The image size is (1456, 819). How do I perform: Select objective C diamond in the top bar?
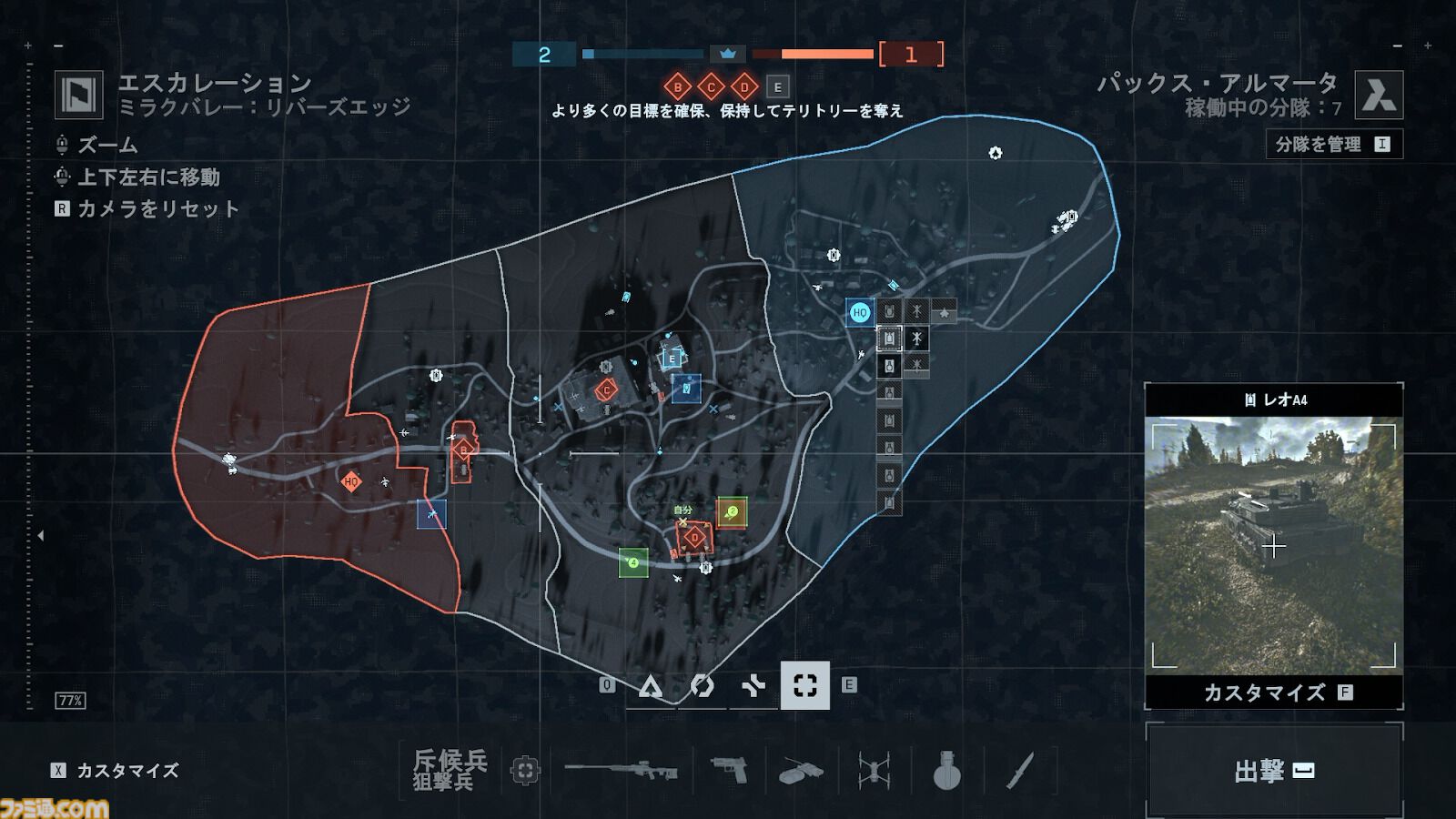click(x=709, y=87)
